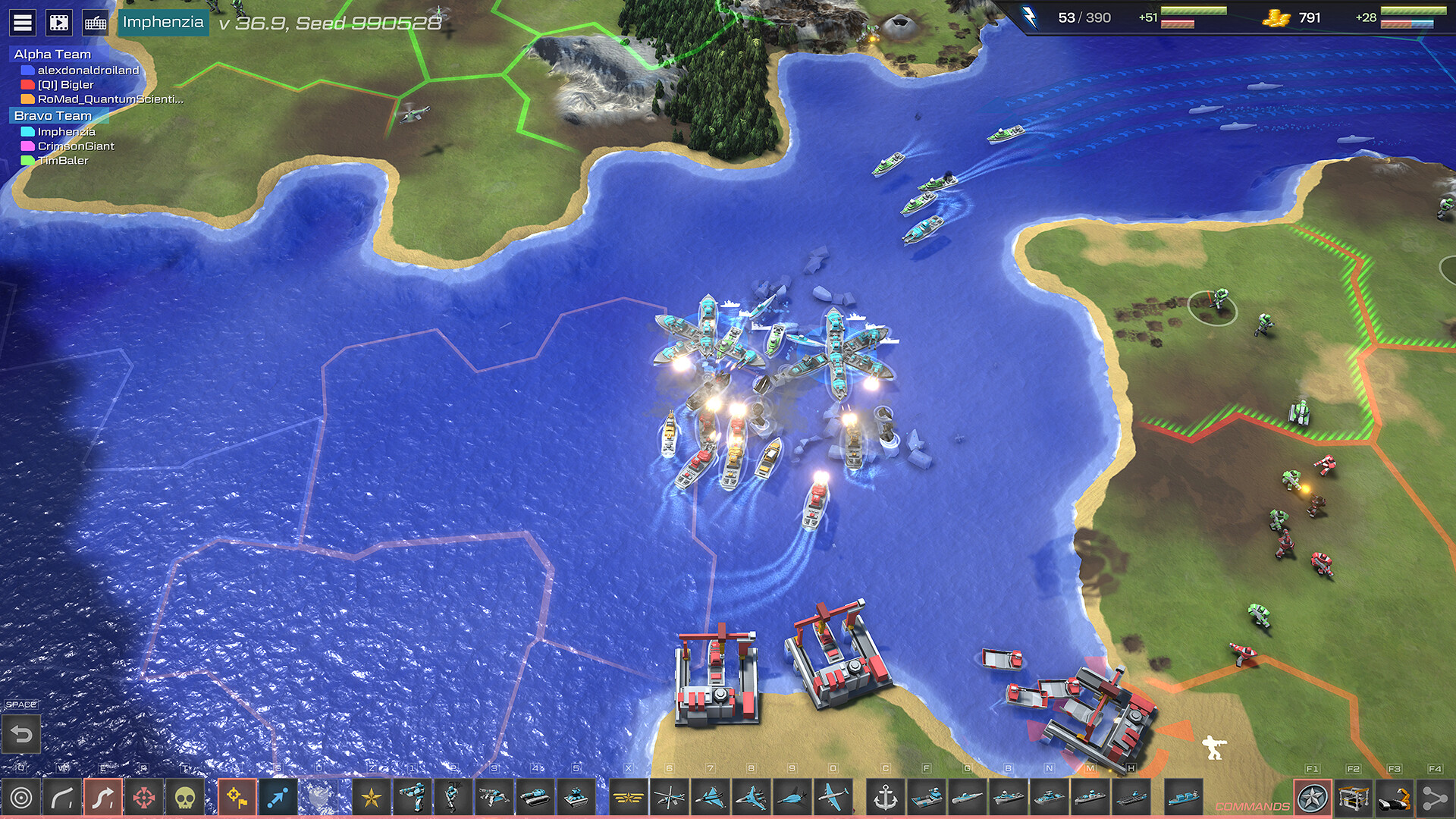Select the gold star veterancy icon
The width and height of the screenshot is (1456, 819).
(x=372, y=798)
